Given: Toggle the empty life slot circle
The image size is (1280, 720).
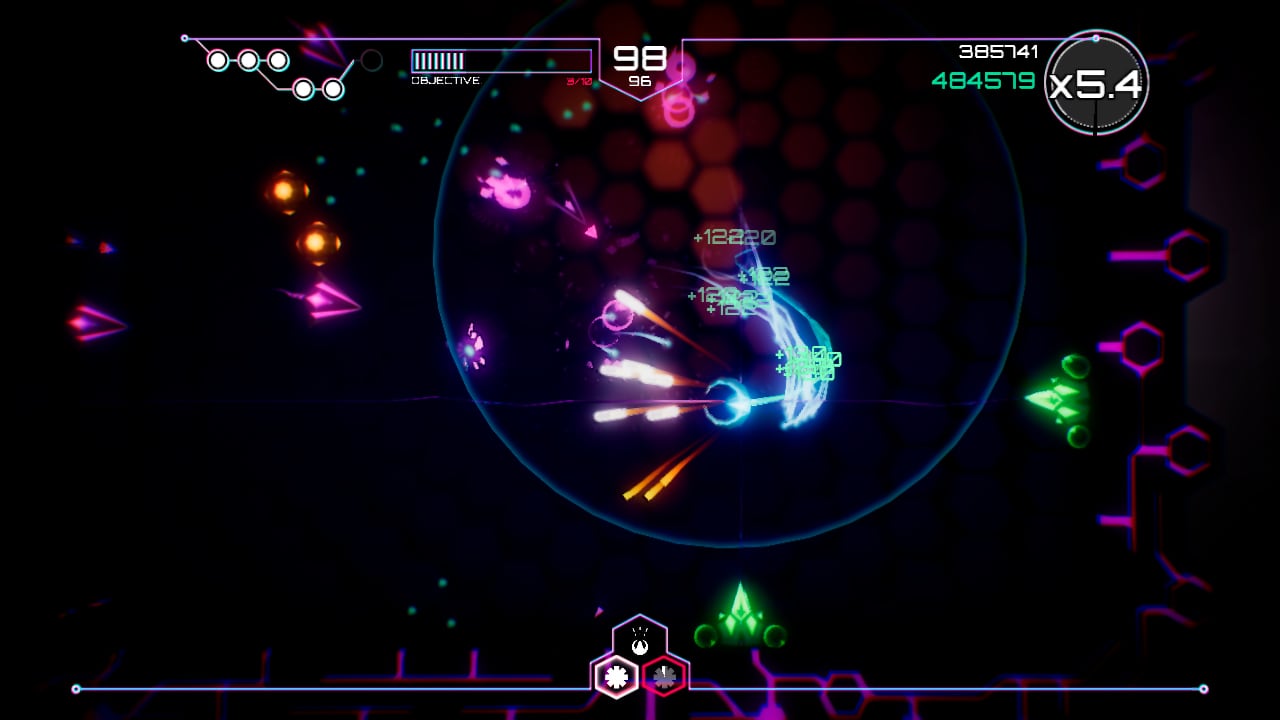Looking at the screenshot, I should coord(370,62).
